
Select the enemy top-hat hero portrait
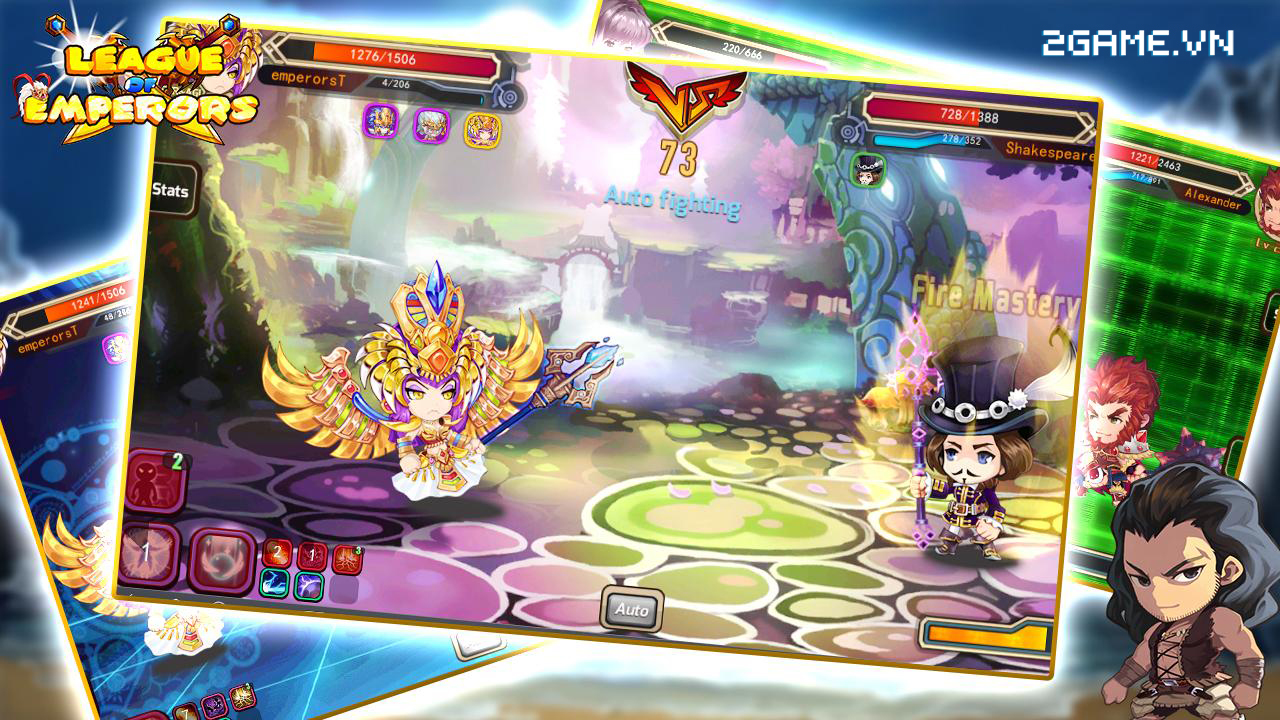[864, 169]
